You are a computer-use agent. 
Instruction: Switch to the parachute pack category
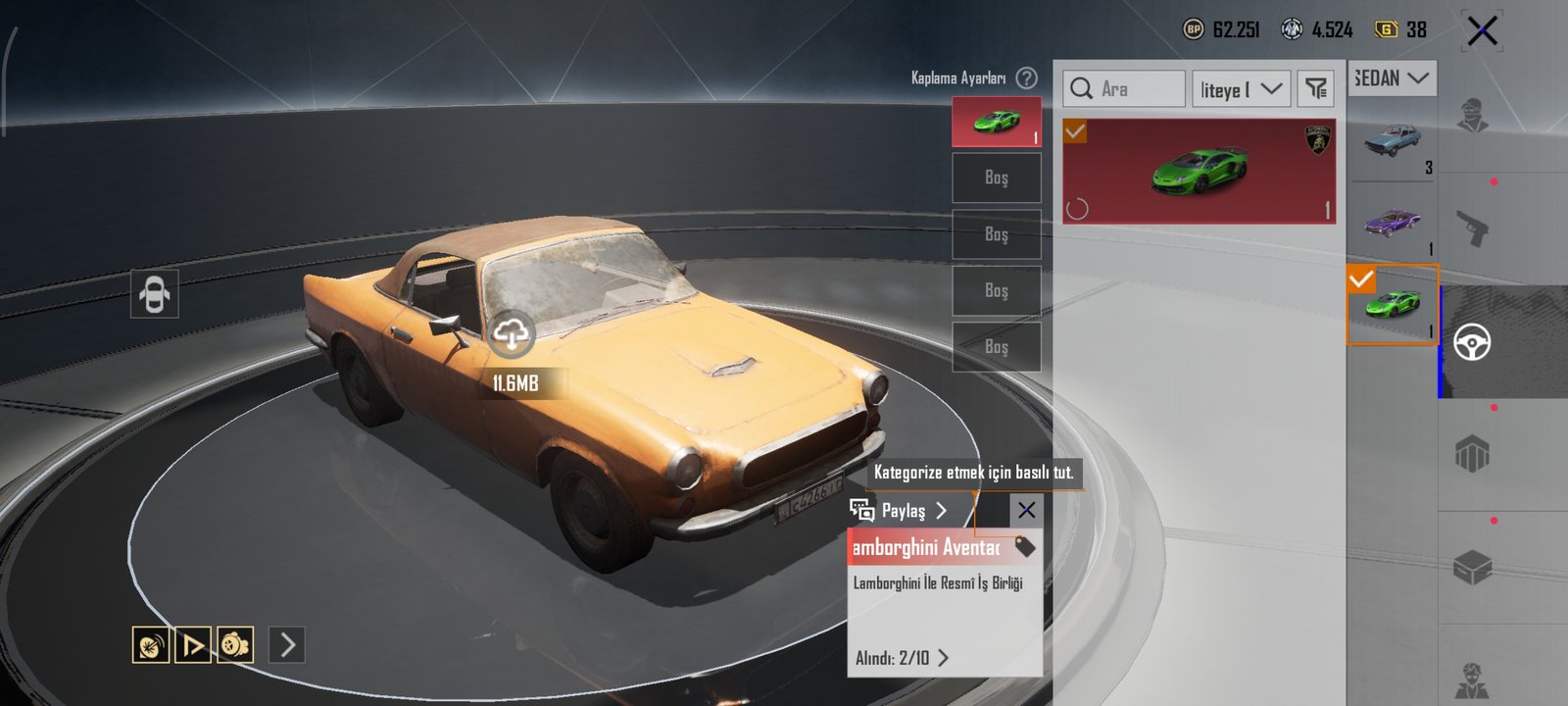1472,455
